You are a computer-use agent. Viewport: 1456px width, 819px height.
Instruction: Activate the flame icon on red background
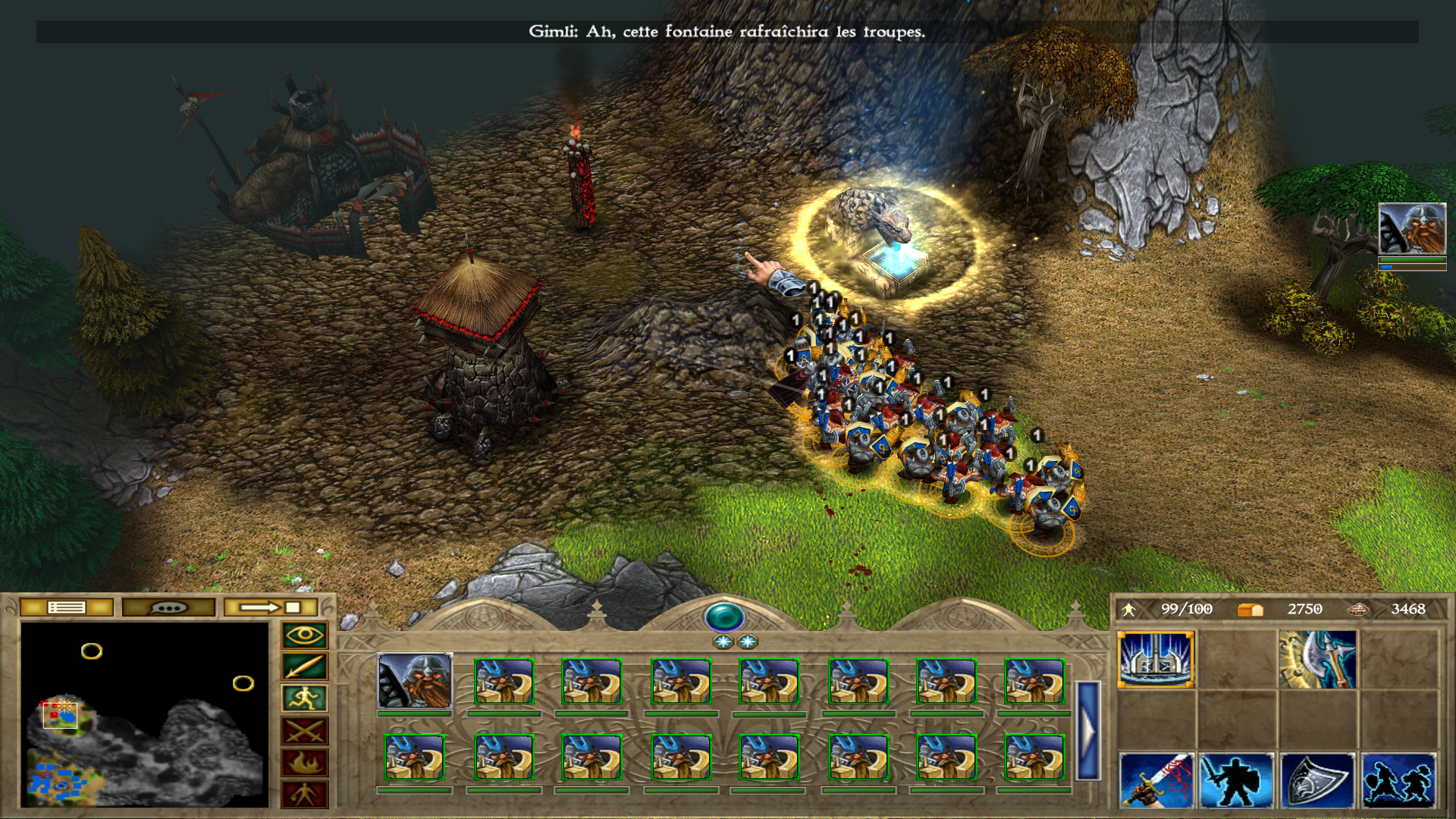(304, 763)
